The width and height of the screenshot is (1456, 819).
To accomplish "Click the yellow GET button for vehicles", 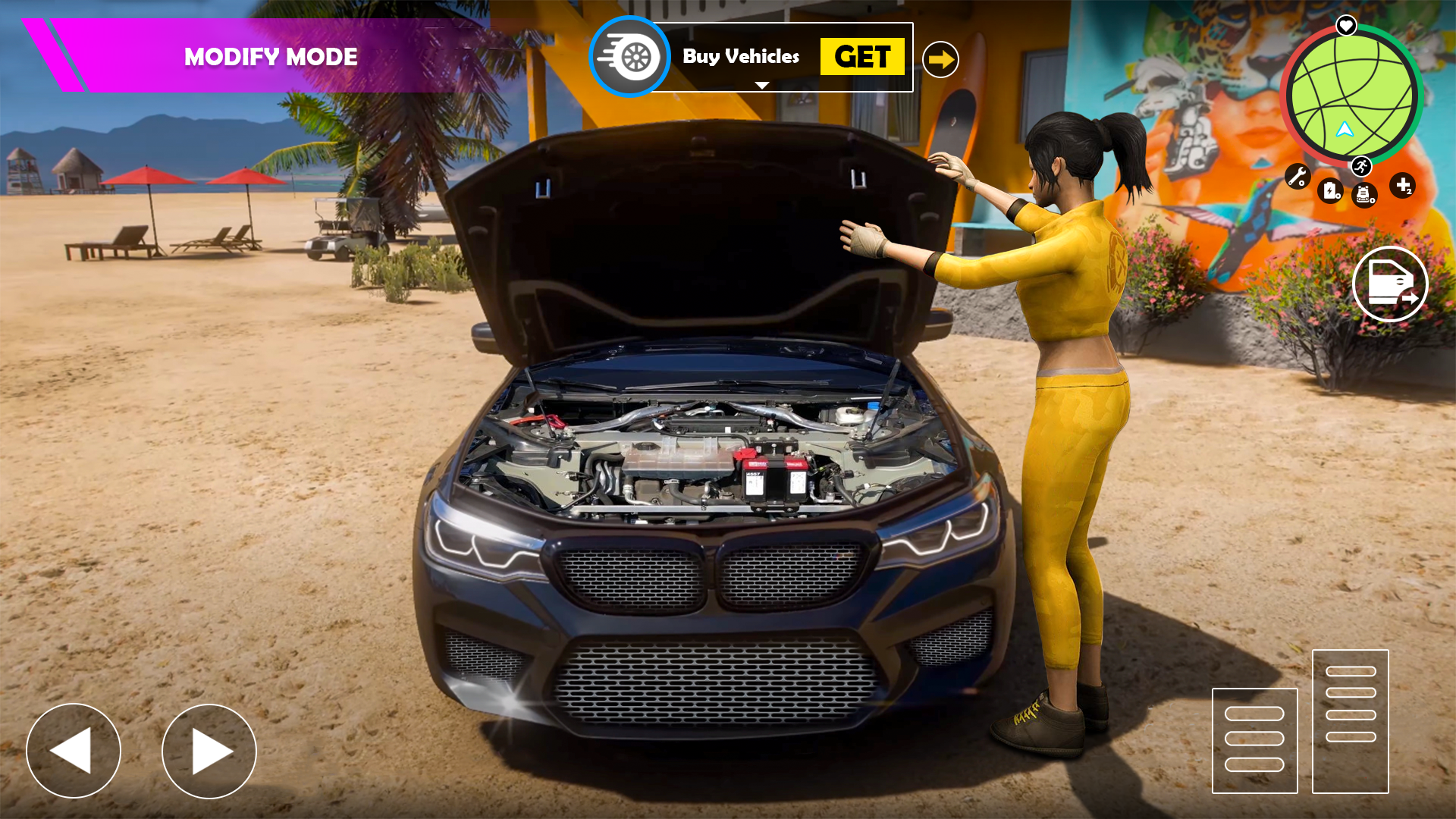I will 861,57.
